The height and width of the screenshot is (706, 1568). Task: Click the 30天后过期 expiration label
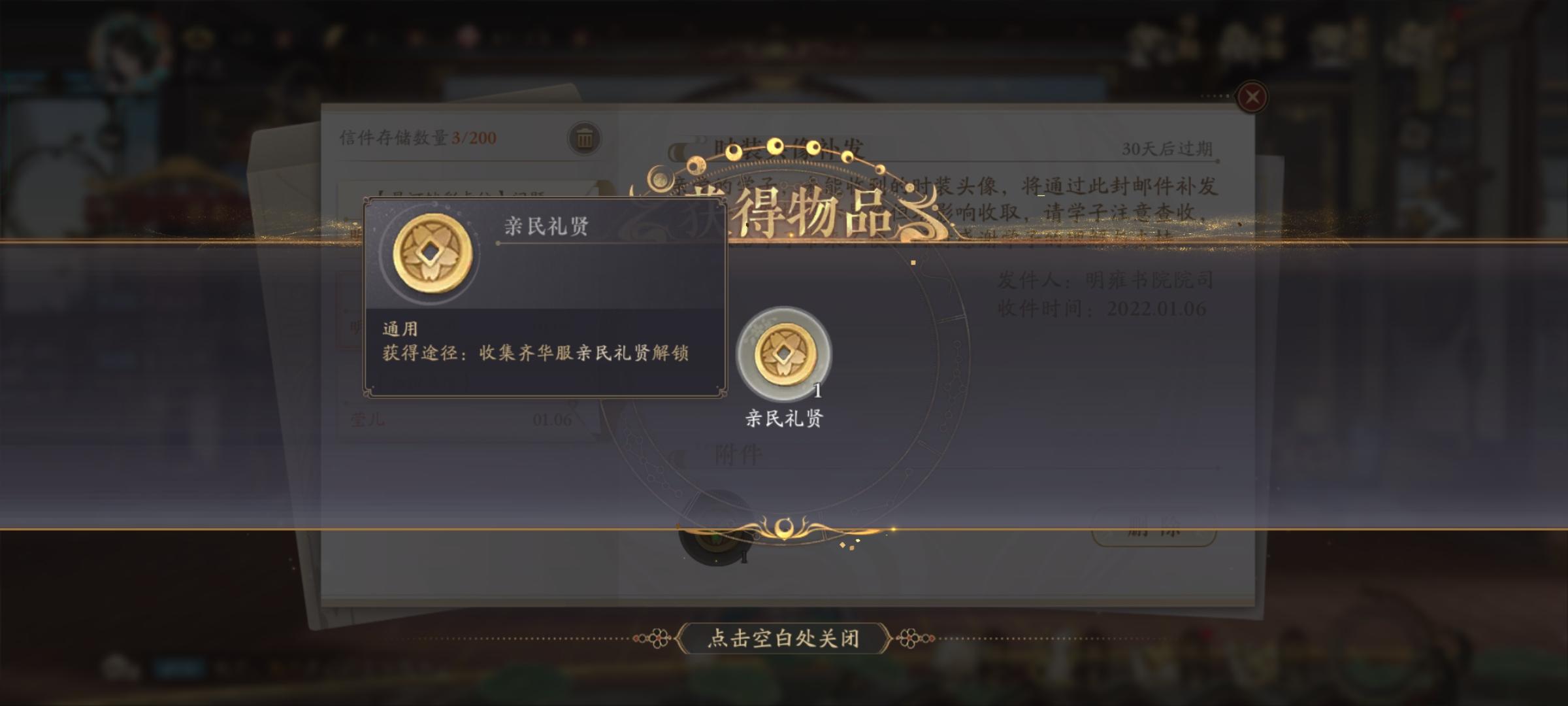click(1168, 149)
